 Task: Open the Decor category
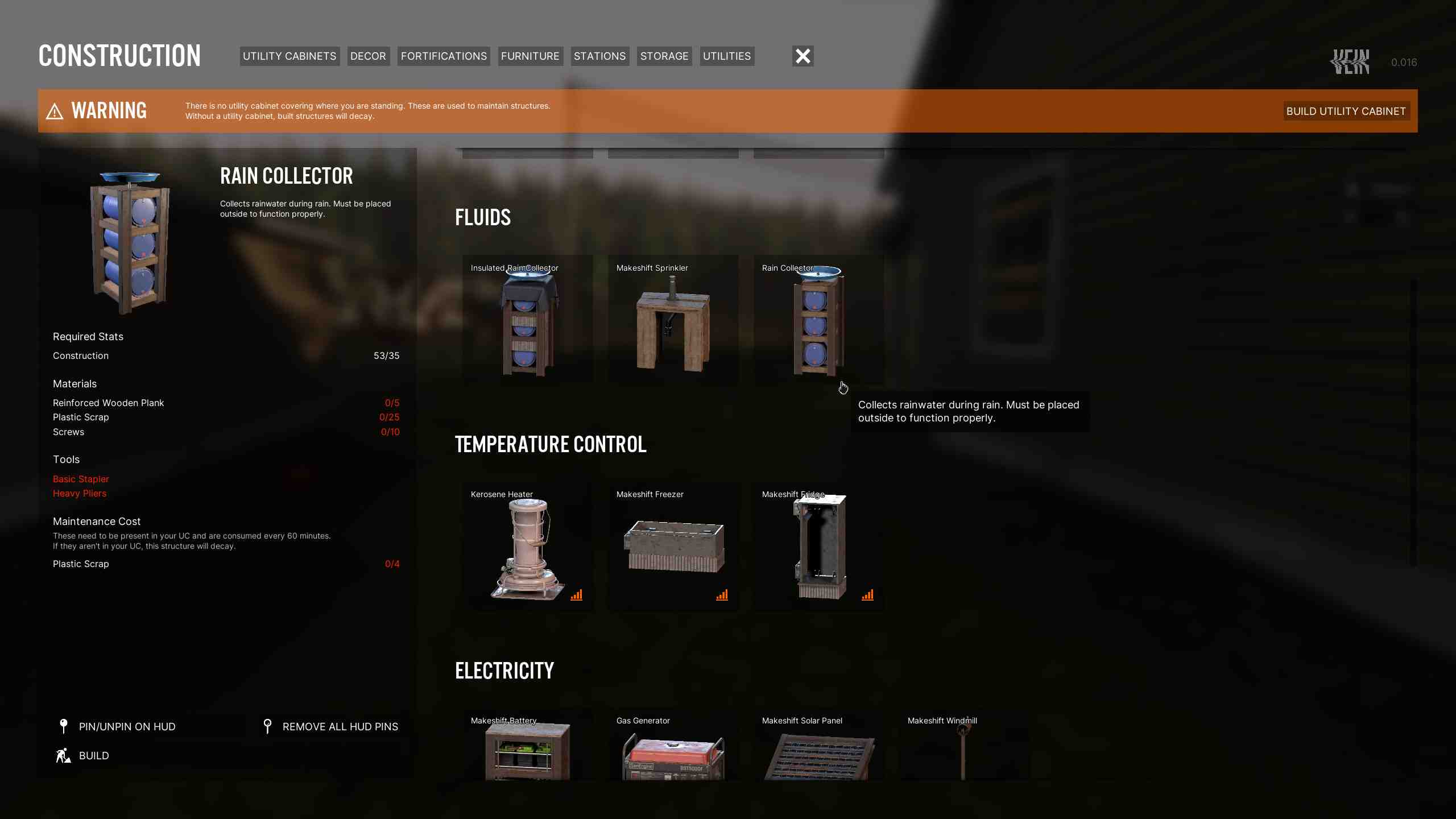(x=368, y=56)
